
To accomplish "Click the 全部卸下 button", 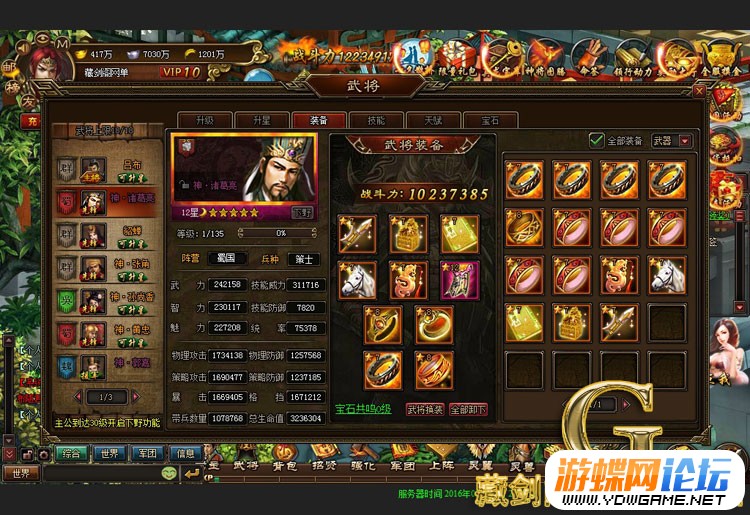I will tap(467, 409).
